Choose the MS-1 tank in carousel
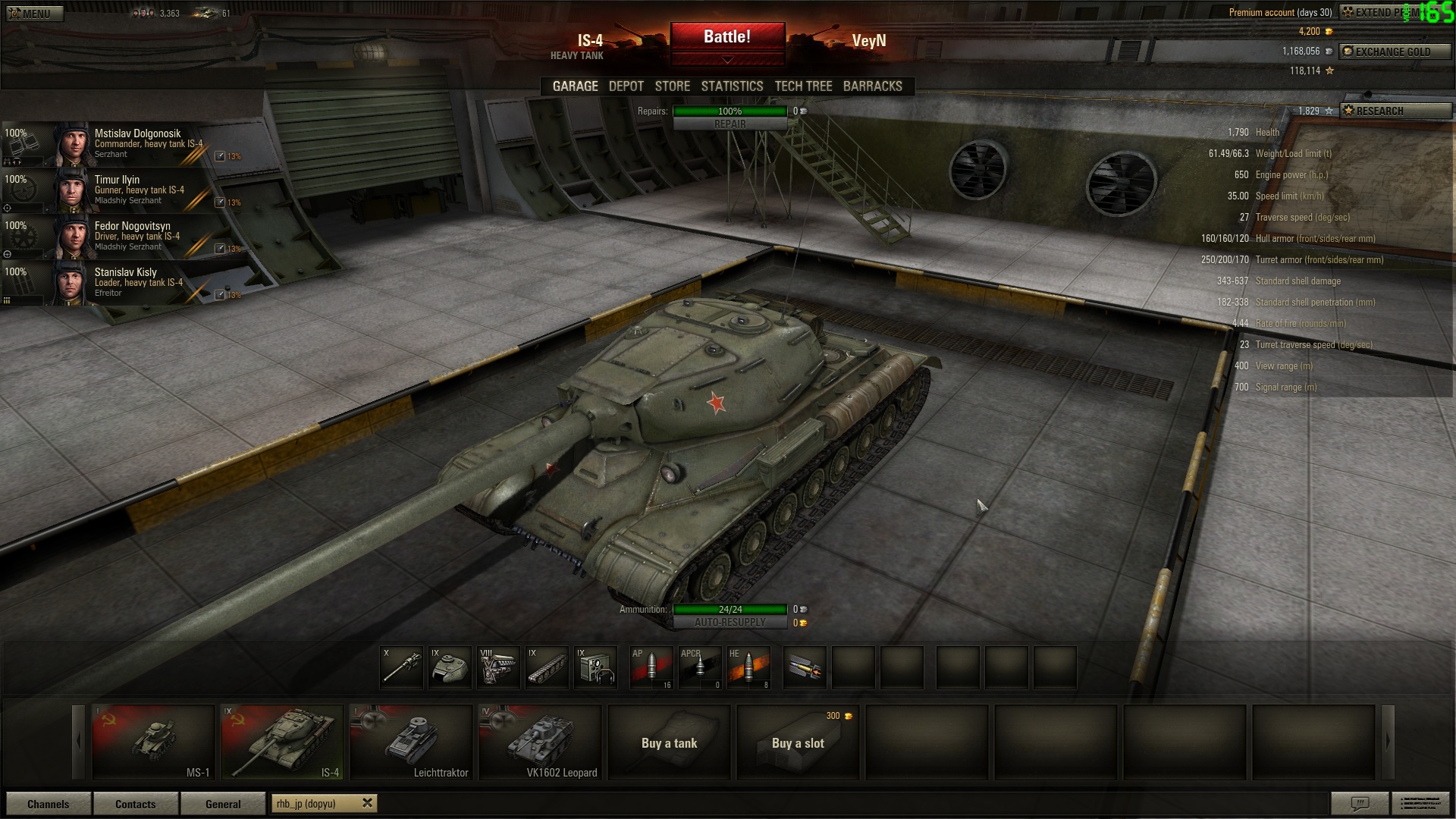This screenshot has width=1456, height=819. pyautogui.click(x=153, y=742)
